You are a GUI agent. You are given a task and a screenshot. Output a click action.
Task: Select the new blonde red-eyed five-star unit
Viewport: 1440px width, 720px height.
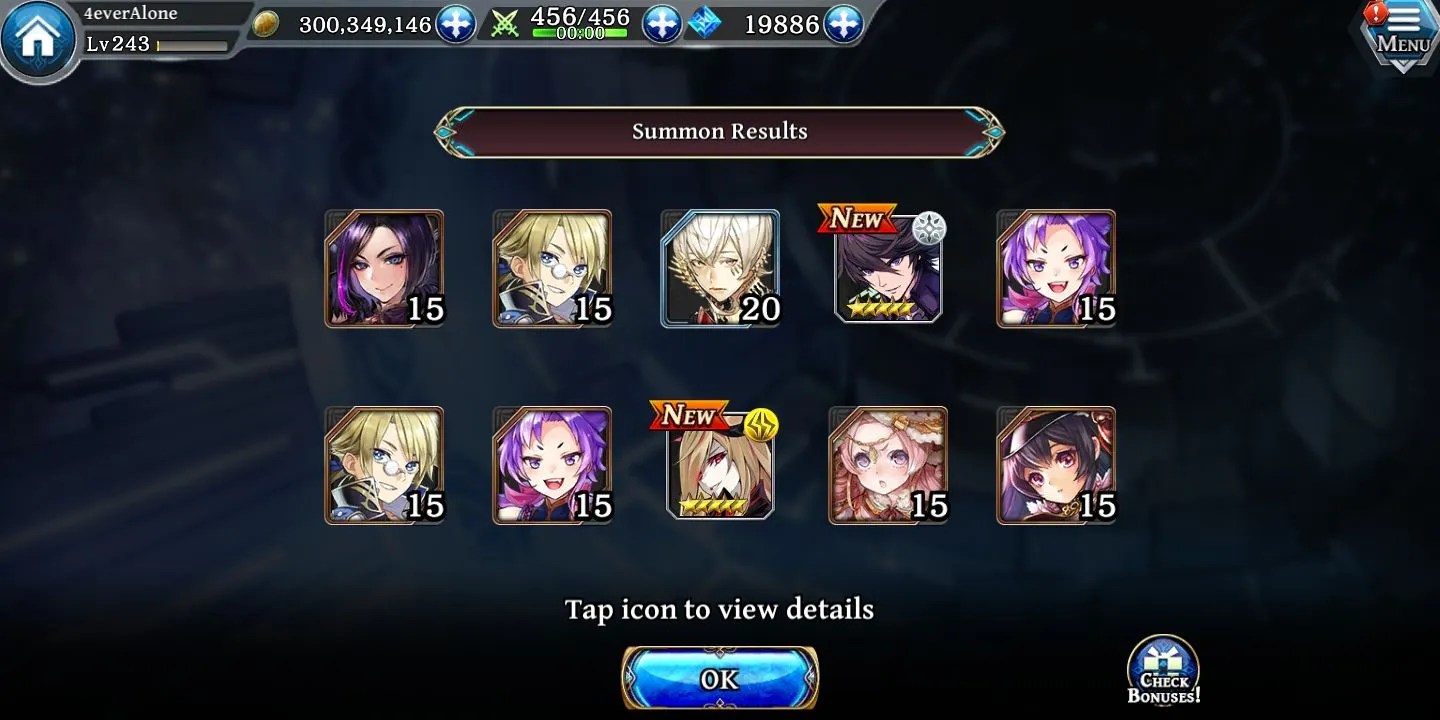tap(720, 465)
